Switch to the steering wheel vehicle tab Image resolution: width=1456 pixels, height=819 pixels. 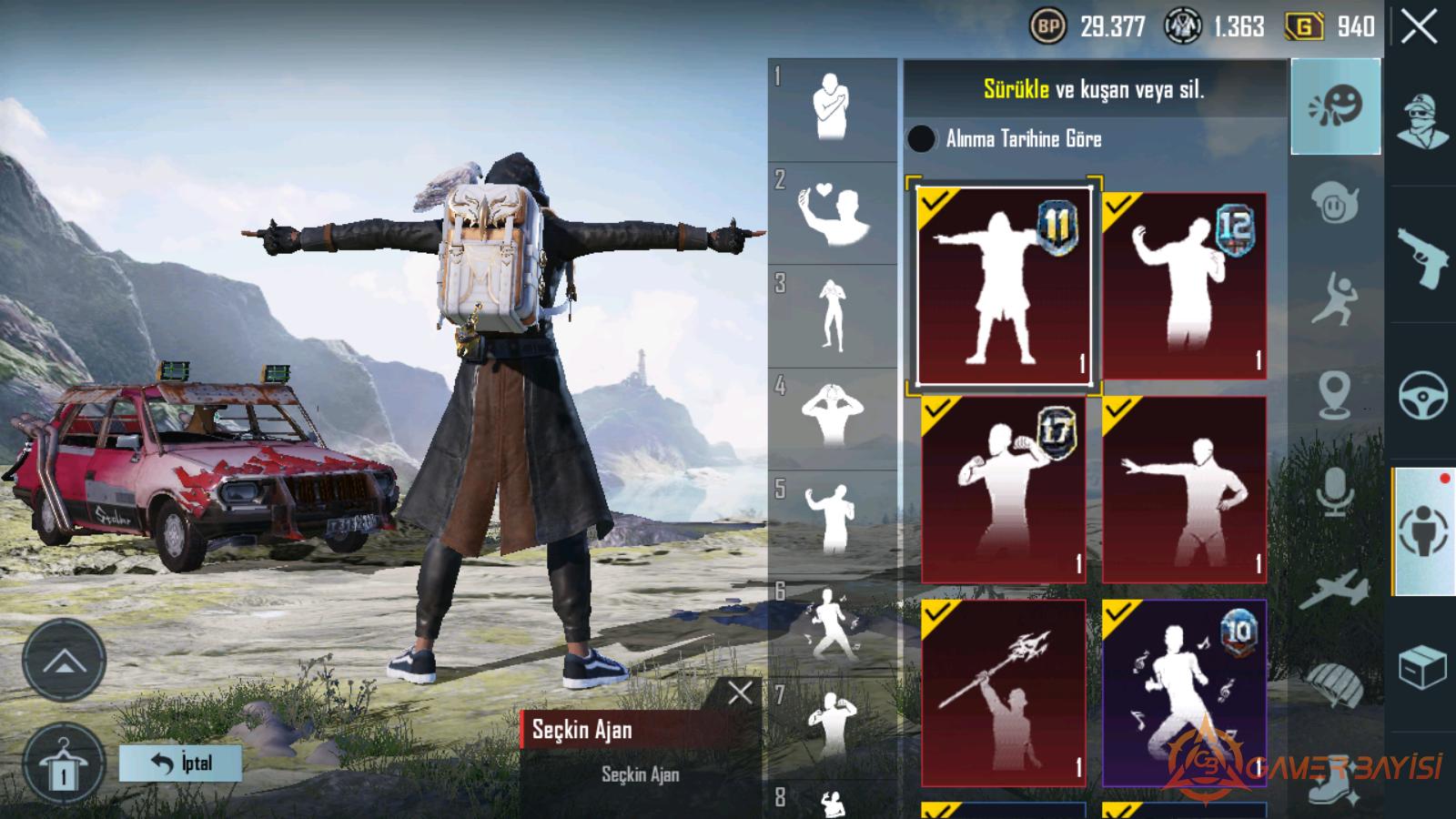1422,394
